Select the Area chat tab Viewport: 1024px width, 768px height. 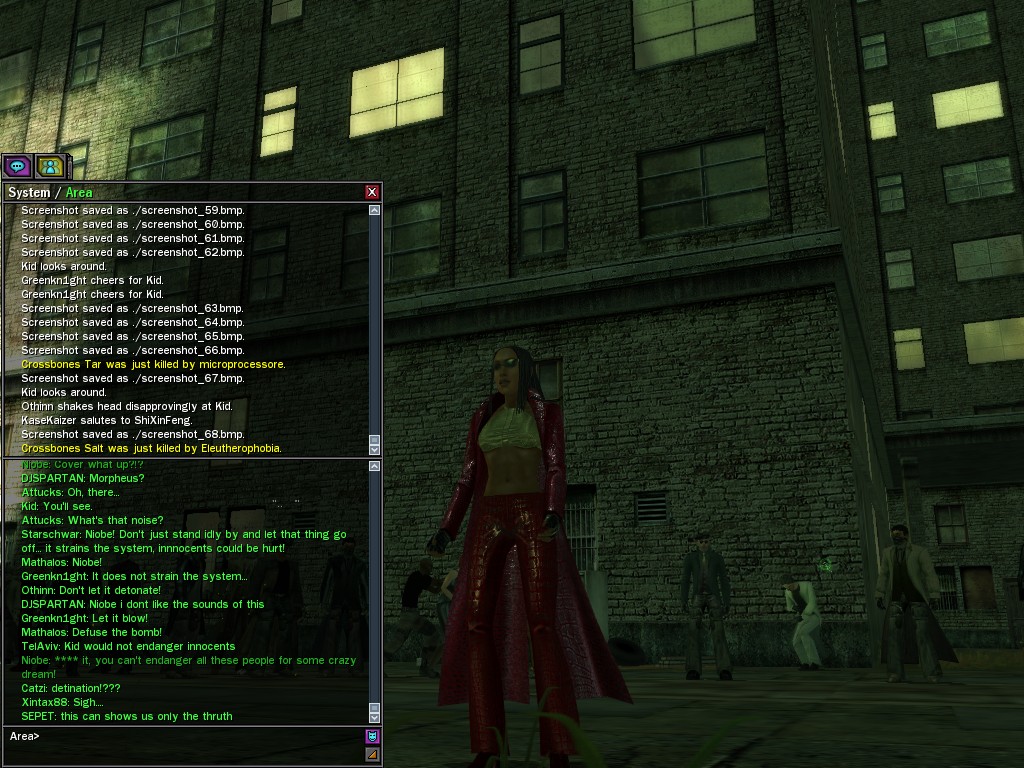(x=79, y=192)
